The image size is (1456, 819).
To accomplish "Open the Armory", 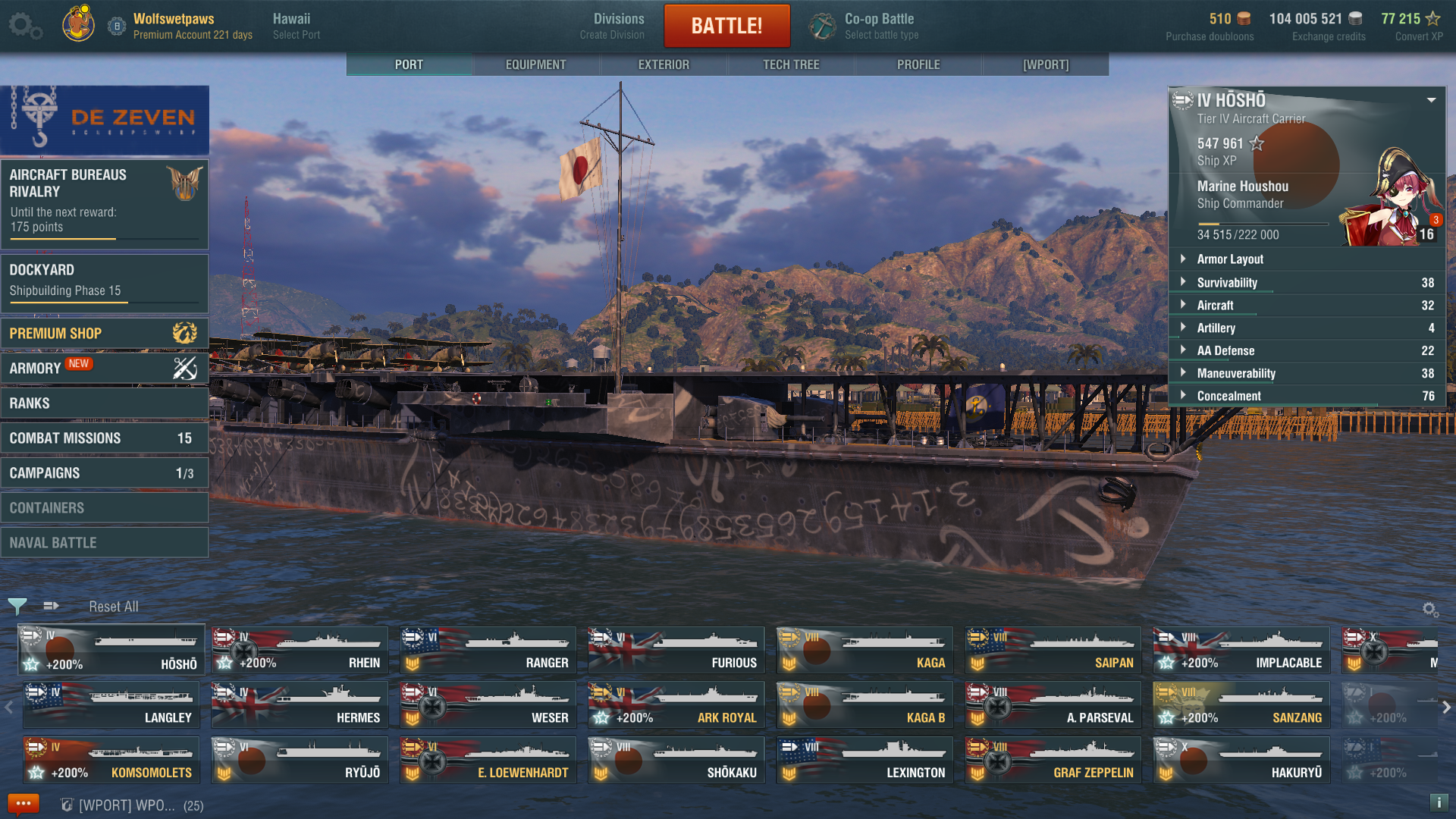I will [104, 369].
